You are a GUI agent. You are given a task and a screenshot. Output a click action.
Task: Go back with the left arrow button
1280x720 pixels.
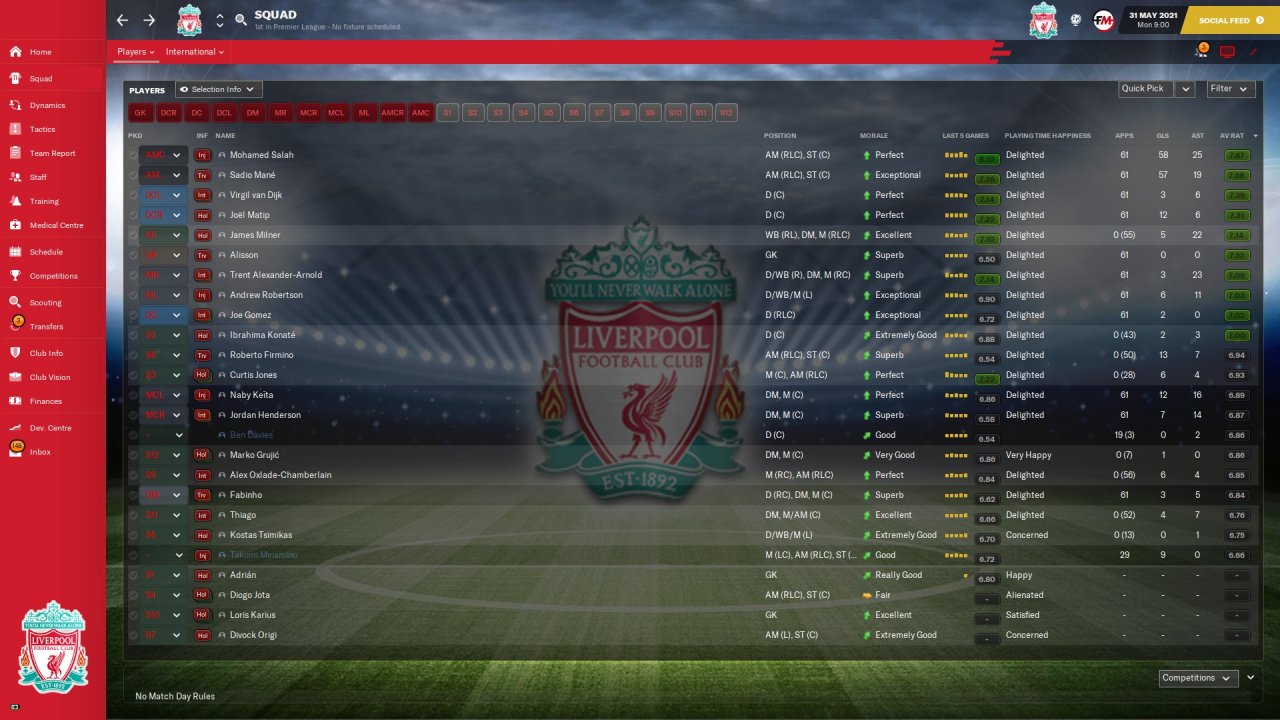pyautogui.click(x=122, y=20)
